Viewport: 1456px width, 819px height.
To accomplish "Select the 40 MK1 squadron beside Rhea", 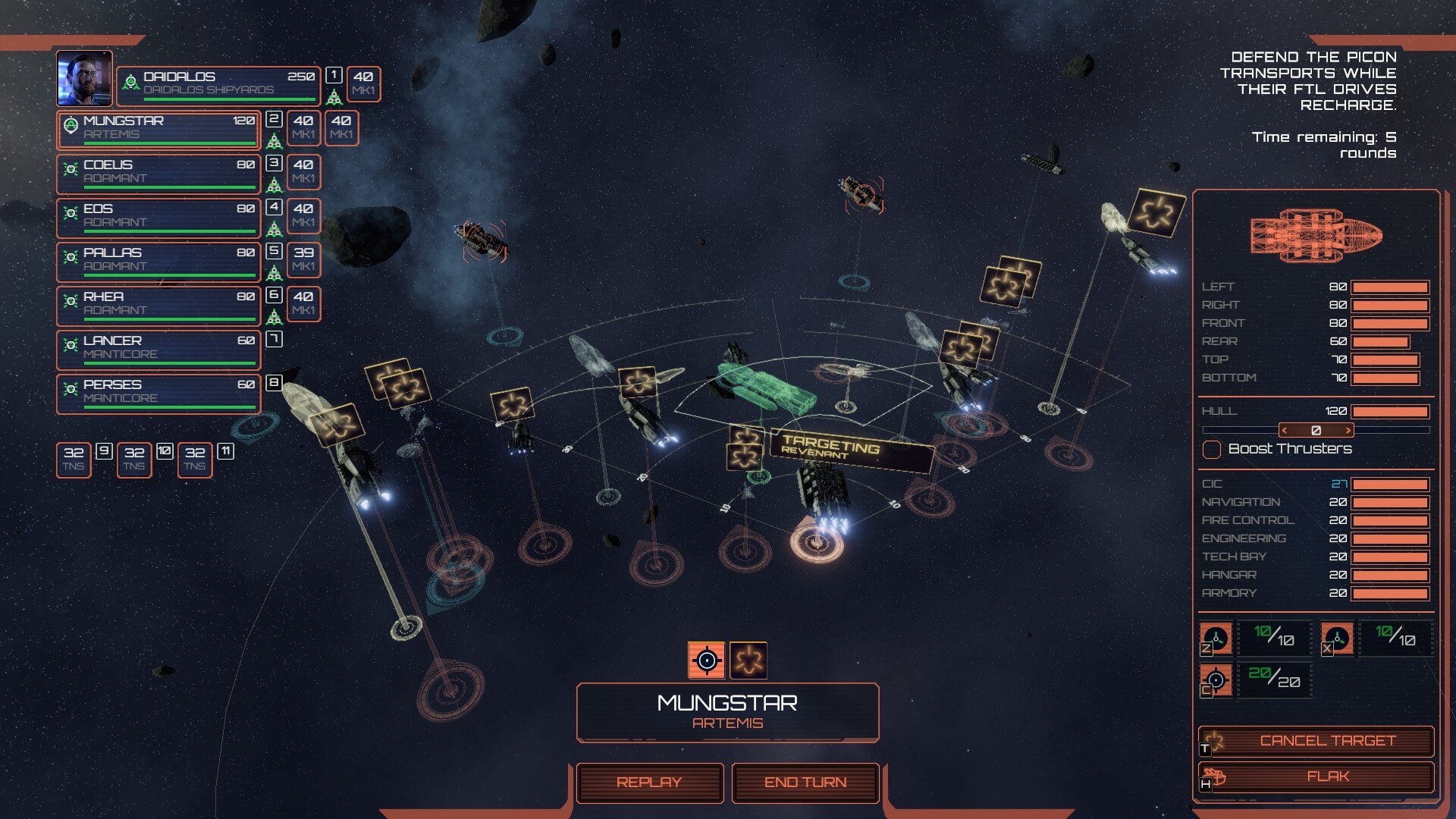I will point(303,303).
